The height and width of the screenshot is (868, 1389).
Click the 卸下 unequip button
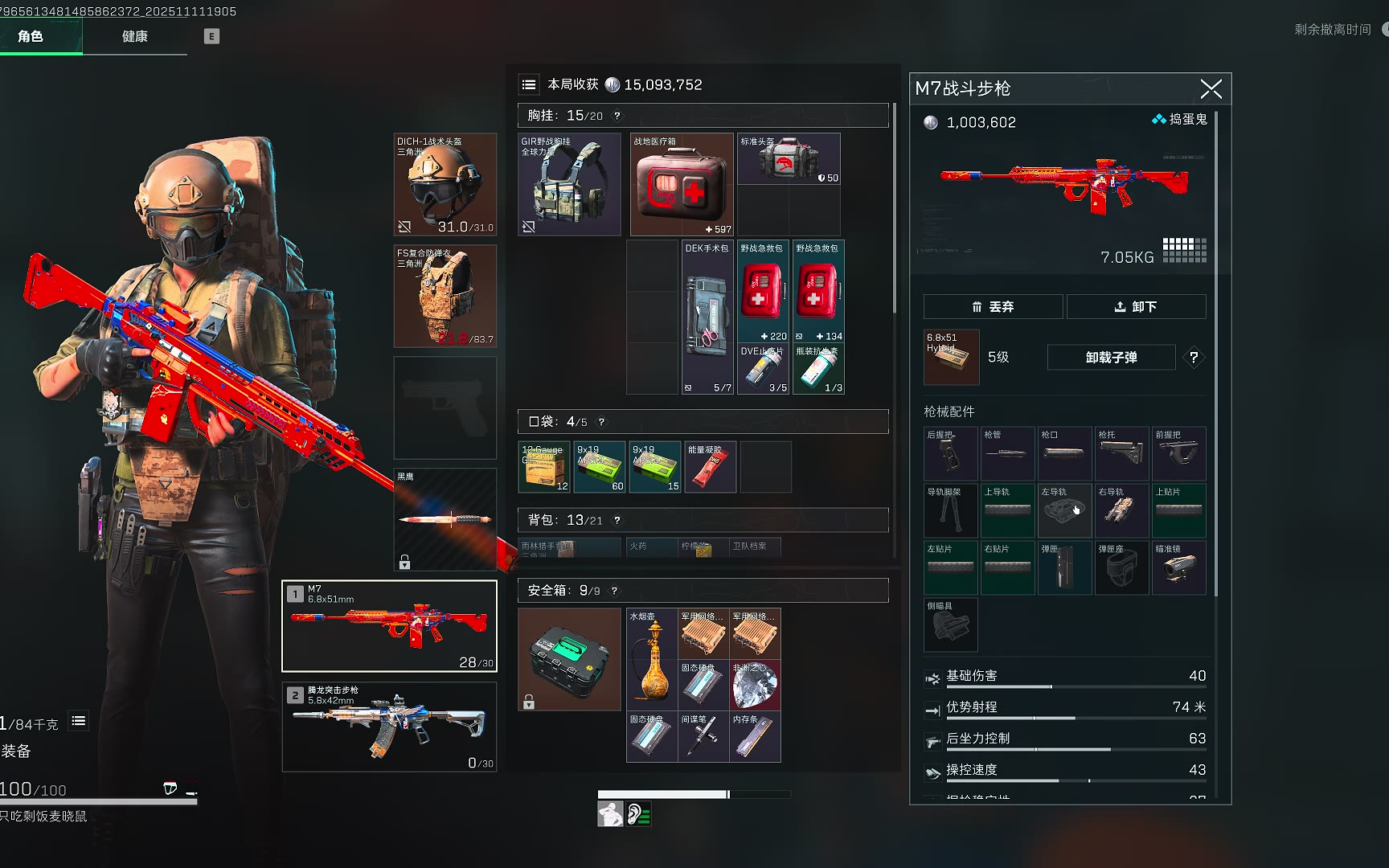(1136, 307)
